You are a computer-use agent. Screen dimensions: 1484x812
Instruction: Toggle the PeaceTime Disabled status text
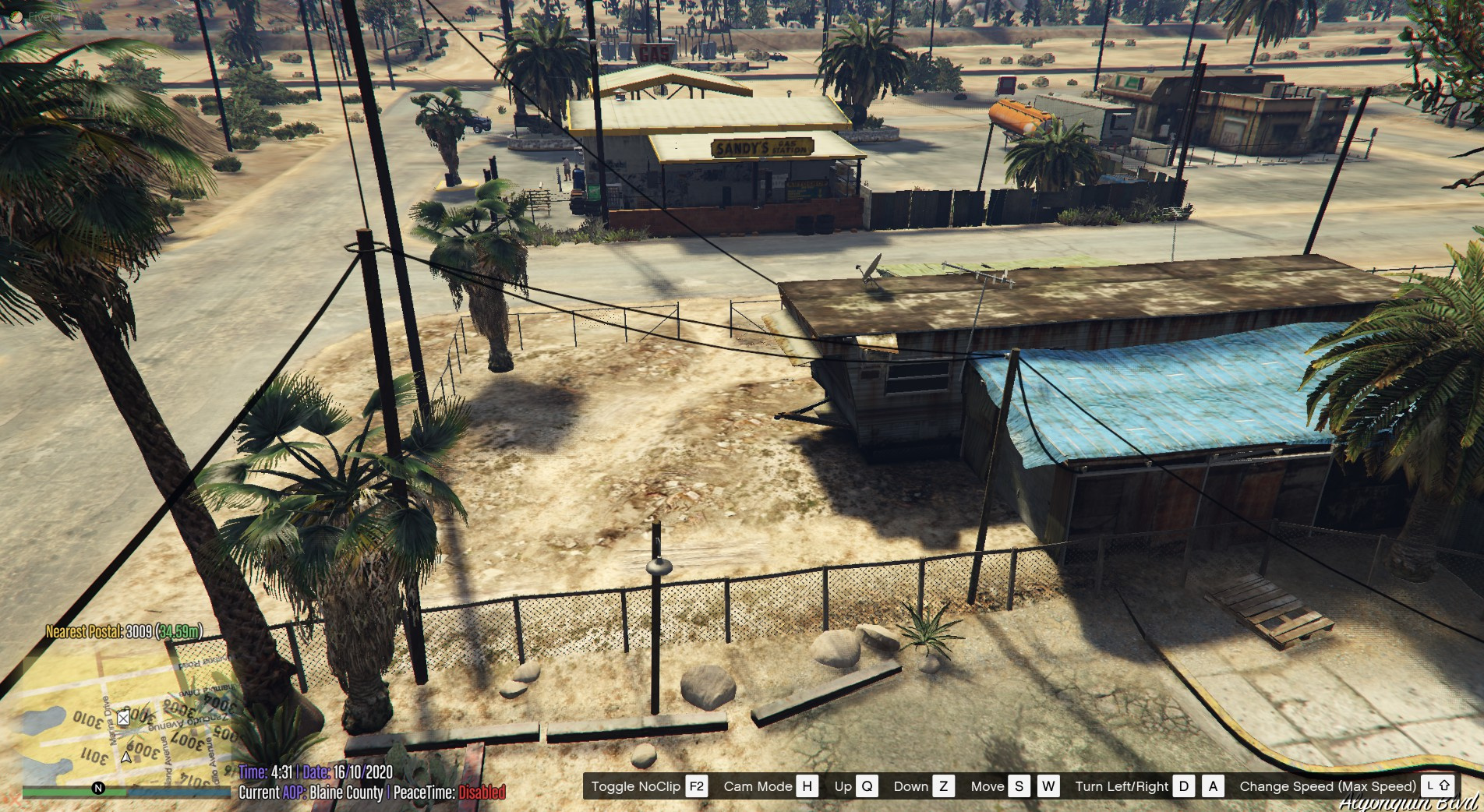click(x=483, y=793)
